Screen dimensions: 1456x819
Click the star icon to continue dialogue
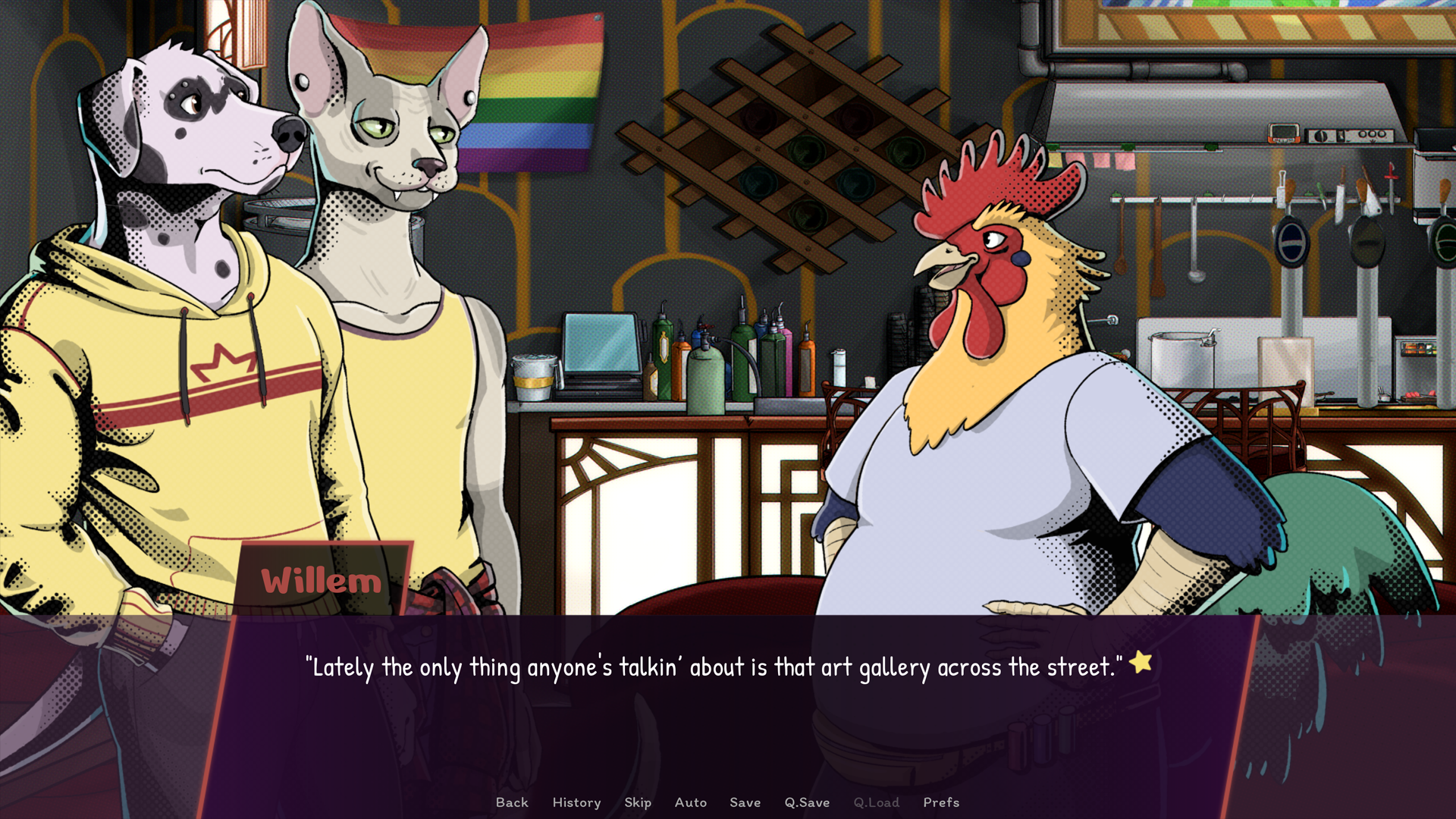(x=1140, y=662)
